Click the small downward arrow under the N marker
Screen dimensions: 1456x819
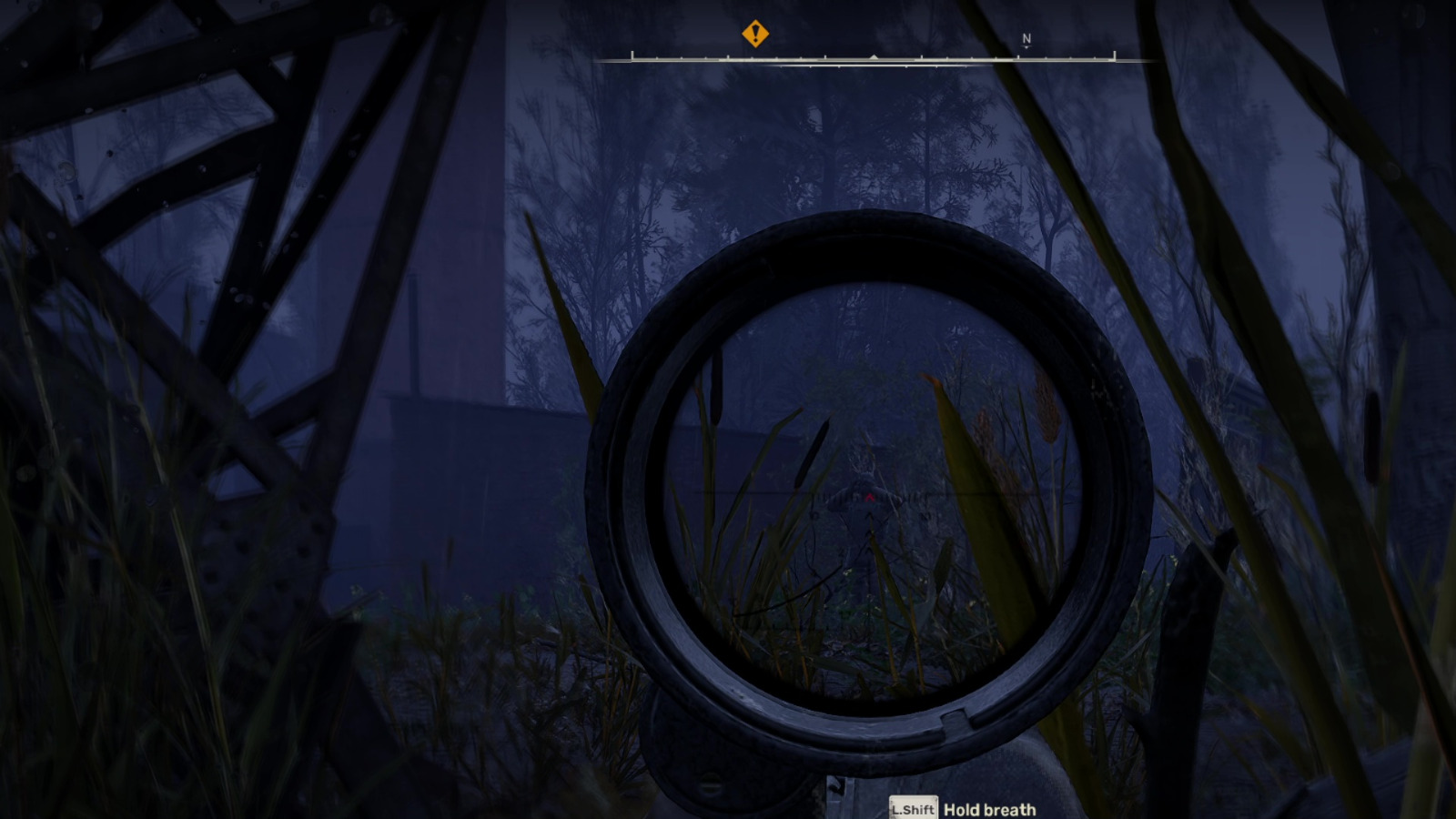[1026, 50]
